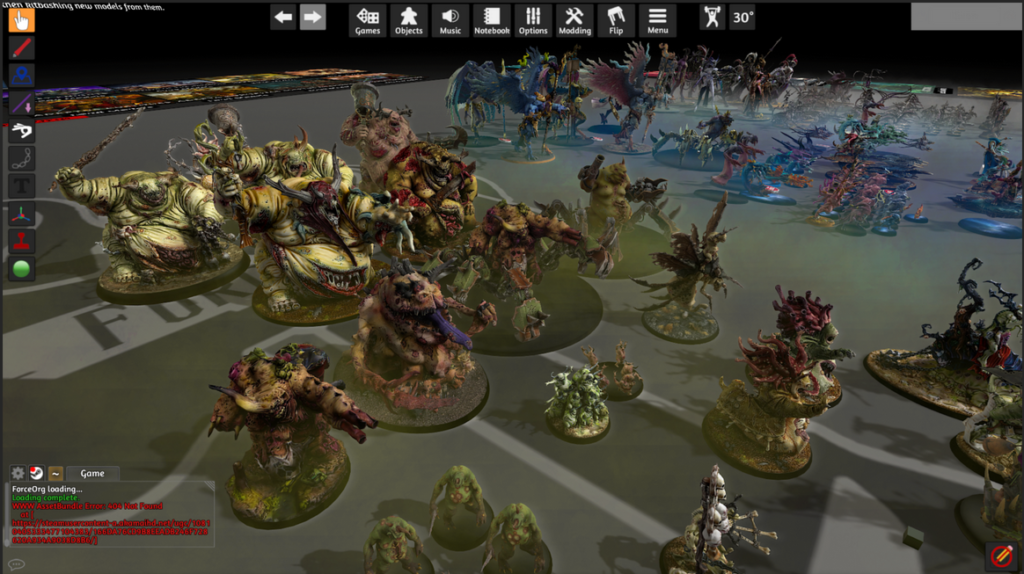This screenshot has height=574, width=1024.
Task: Open the Modding tools
Action: 574,20
